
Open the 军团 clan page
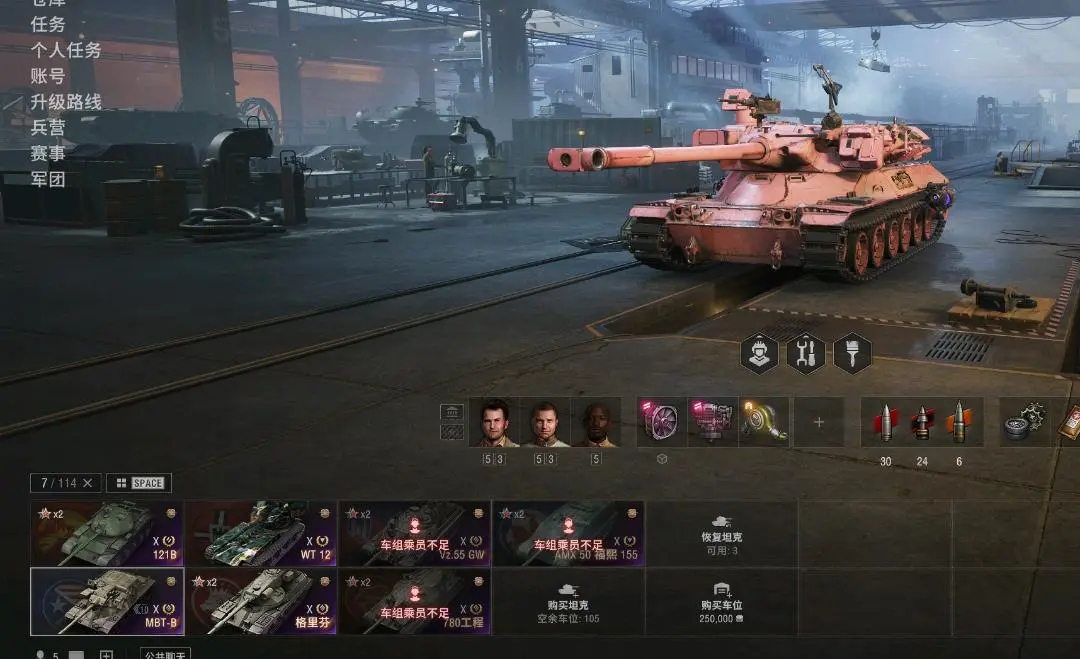pyautogui.click(x=48, y=180)
